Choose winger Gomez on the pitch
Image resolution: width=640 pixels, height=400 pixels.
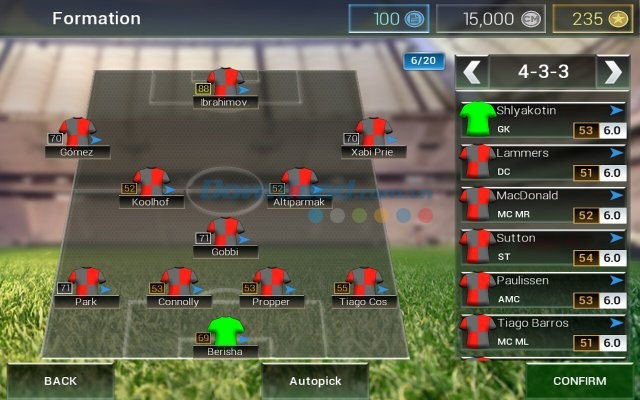click(x=76, y=135)
